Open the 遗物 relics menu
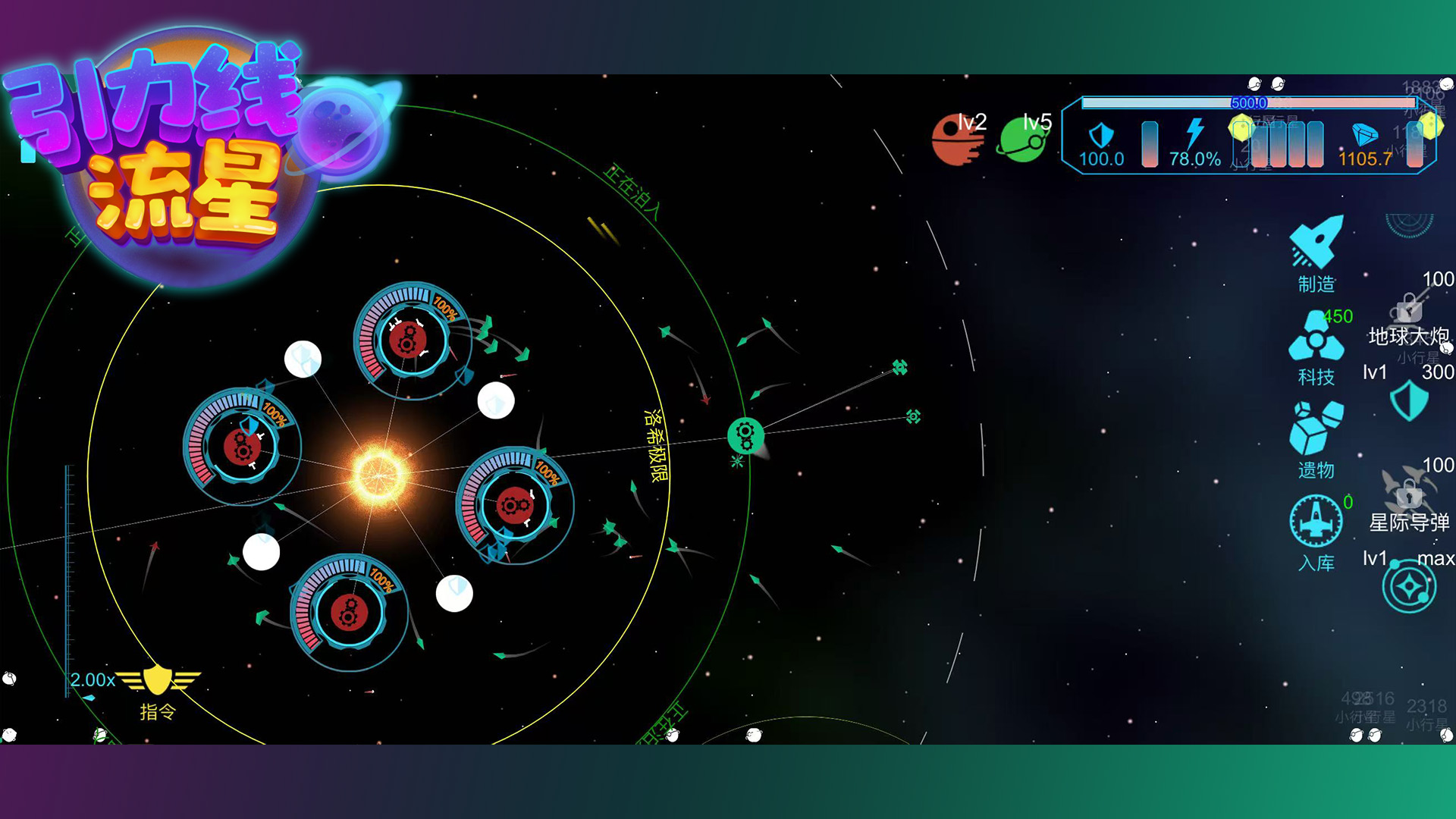Viewport: 1456px width, 819px height. pyautogui.click(x=1316, y=429)
